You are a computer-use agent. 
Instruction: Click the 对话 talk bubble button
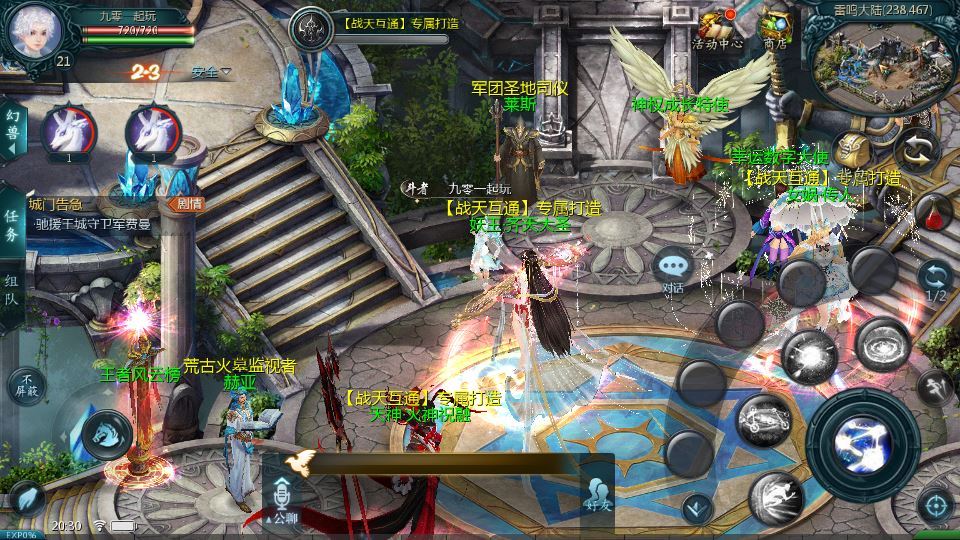[x=674, y=269]
